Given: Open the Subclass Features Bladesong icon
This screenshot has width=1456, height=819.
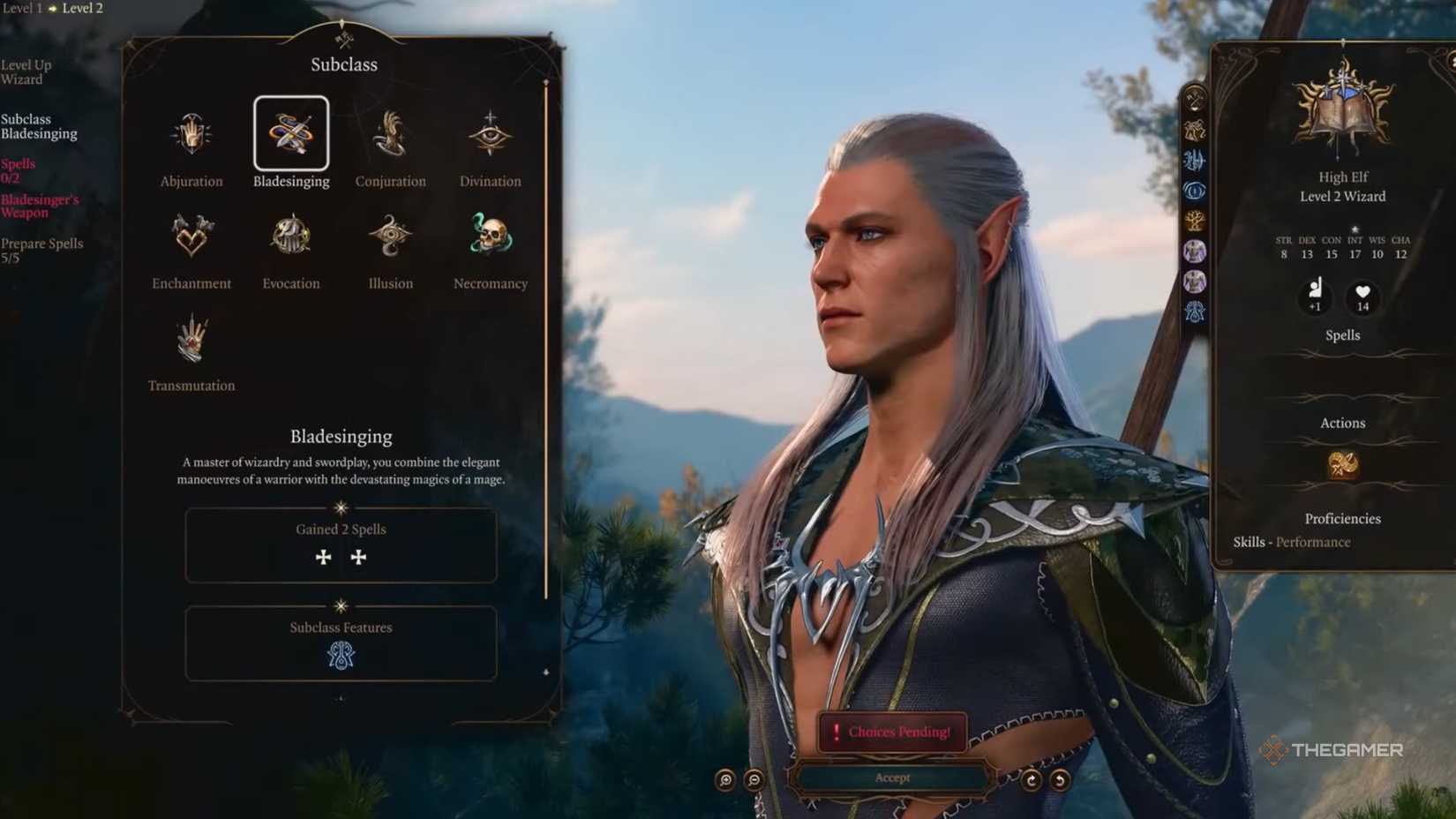Looking at the screenshot, I should point(341,656).
